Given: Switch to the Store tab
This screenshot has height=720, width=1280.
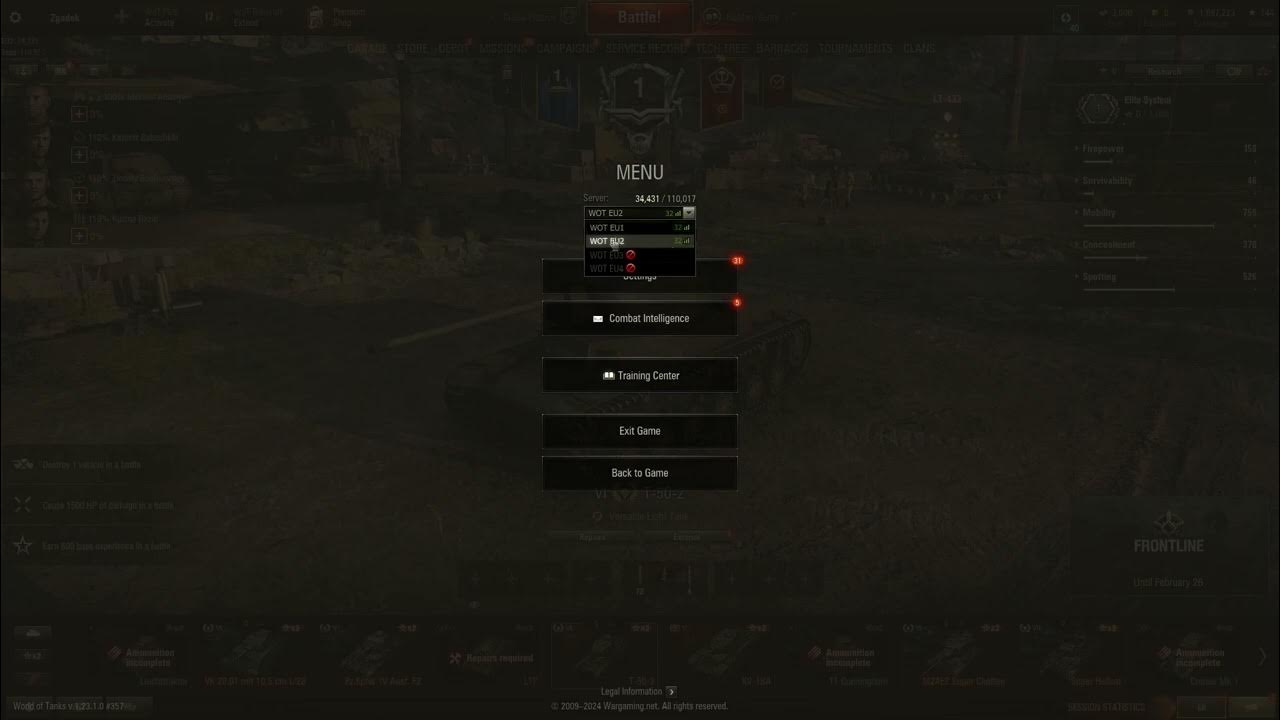Looking at the screenshot, I should (x=412, y=47).
